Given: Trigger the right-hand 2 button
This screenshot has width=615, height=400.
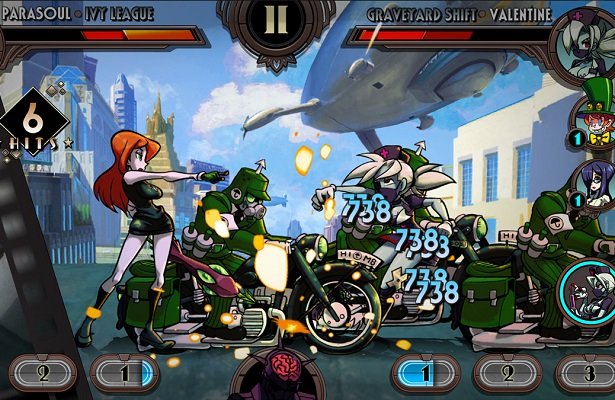Looking at the screenshot, I should tap(507, 374).
